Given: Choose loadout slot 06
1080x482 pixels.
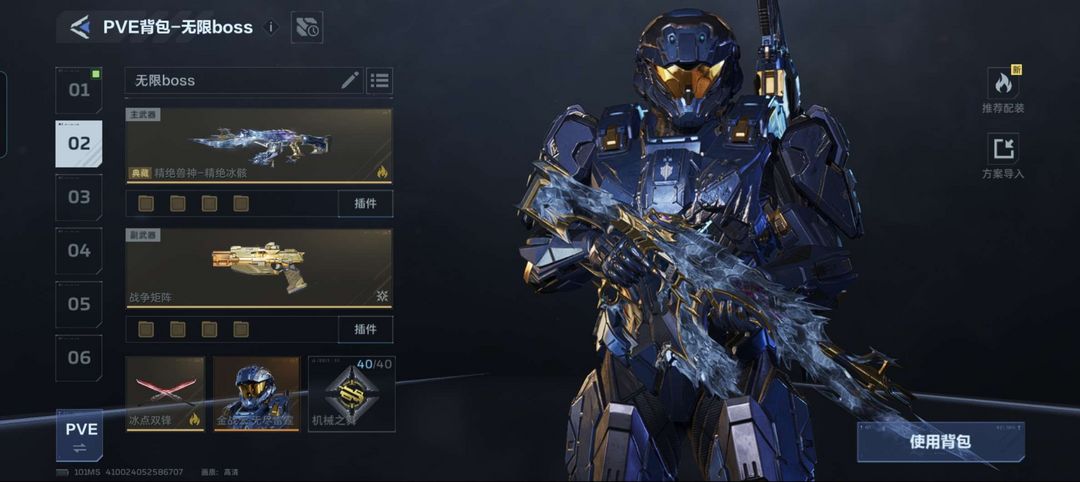Looking at the screenshot, I should (x=79, y=357).
